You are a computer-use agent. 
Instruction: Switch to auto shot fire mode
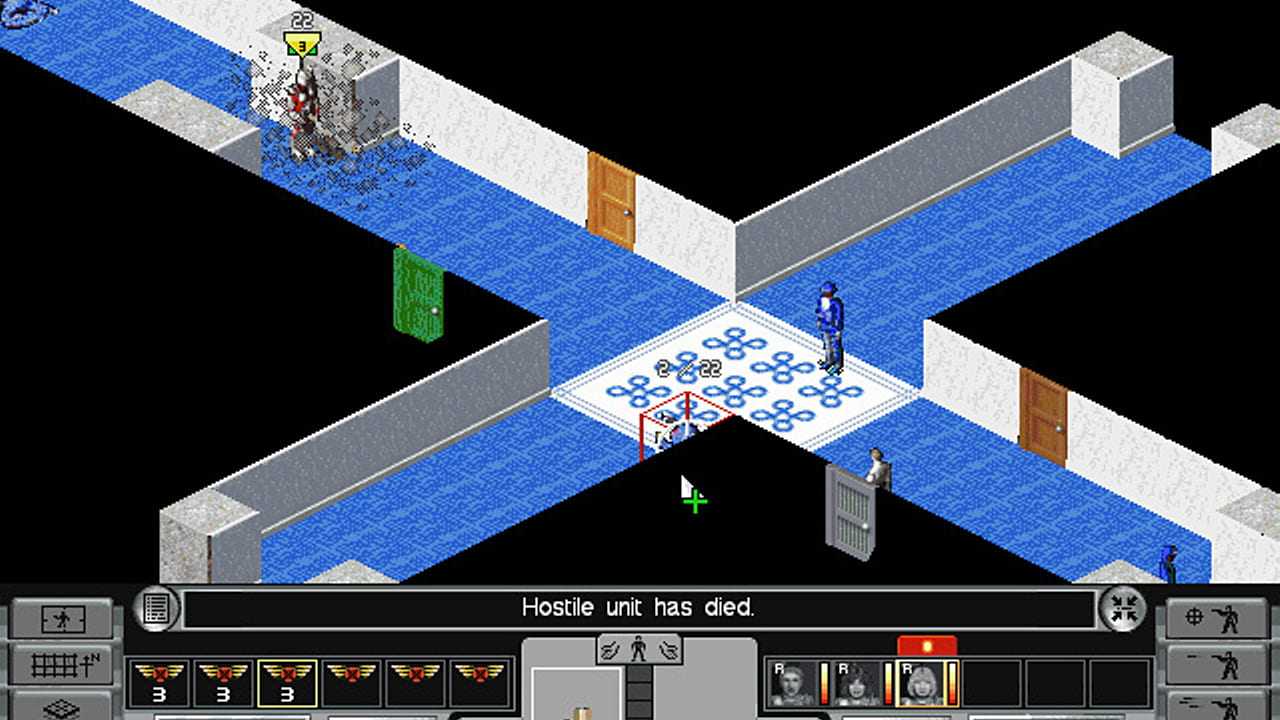(1210, 704)
